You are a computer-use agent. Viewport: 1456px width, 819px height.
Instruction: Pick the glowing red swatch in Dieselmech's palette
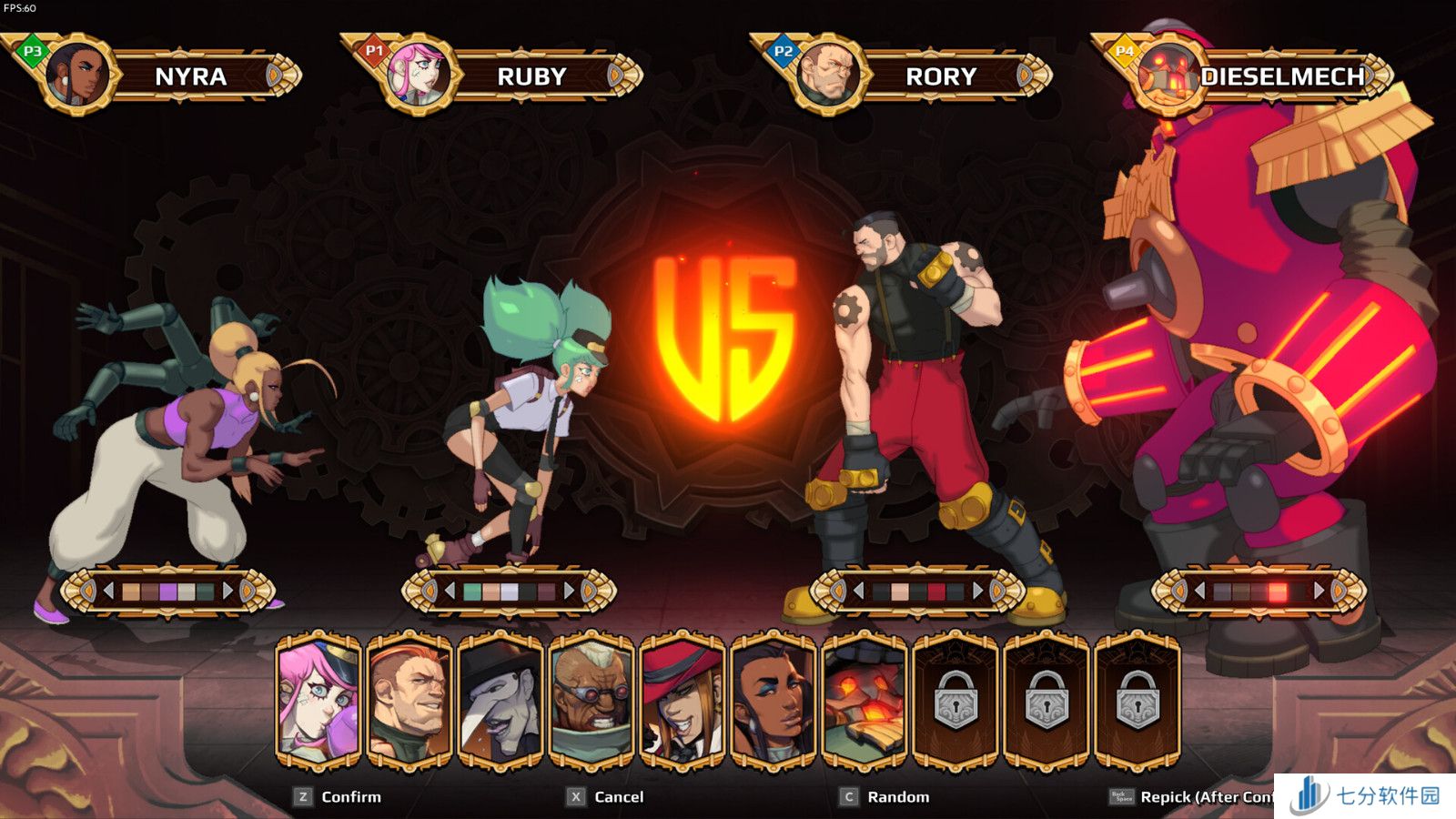(1278, 592)
